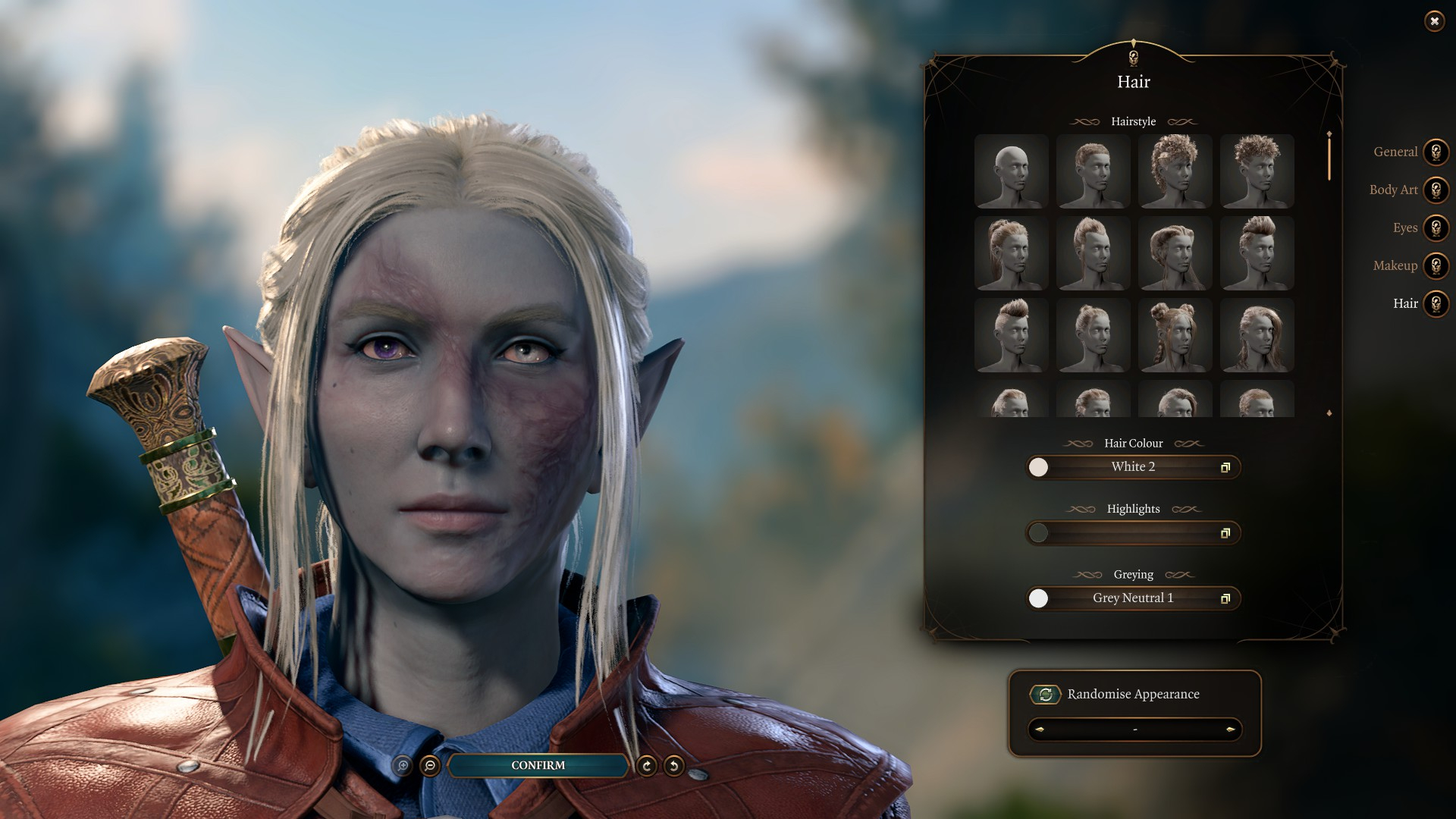Image resolution: width=1456 pixels, height=819 pixels.
Task: Click the Randomise Appearance button
Action: pyautogui.click(x=1046, y=694)
